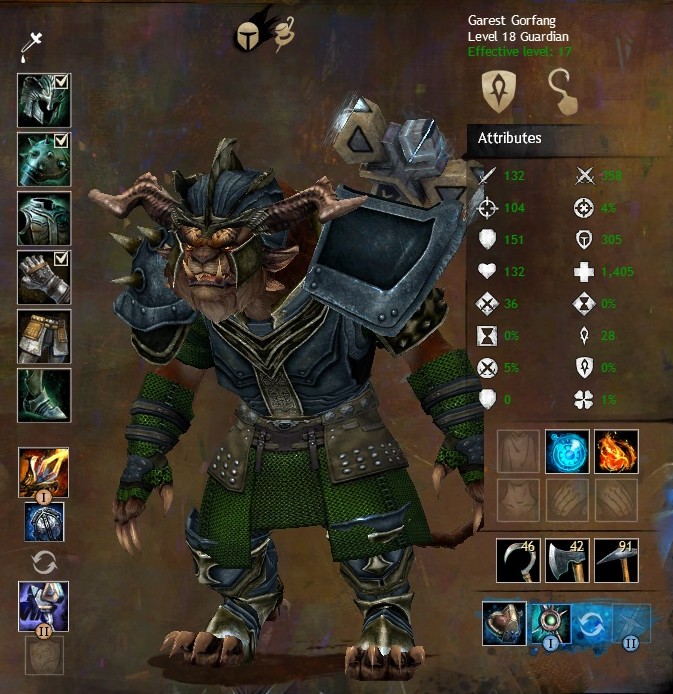Screen dimensions: 673x694
Task: Click the swap weapon sets arrows
Action: [x=44, y=561]
